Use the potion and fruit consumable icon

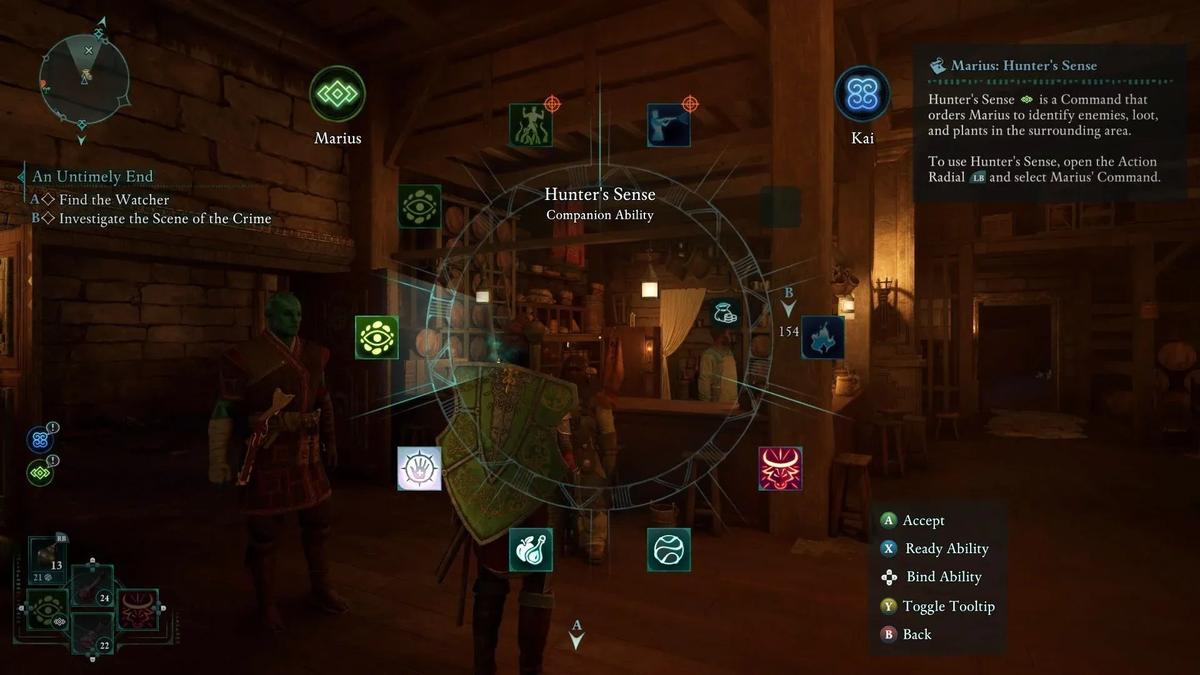531,549
